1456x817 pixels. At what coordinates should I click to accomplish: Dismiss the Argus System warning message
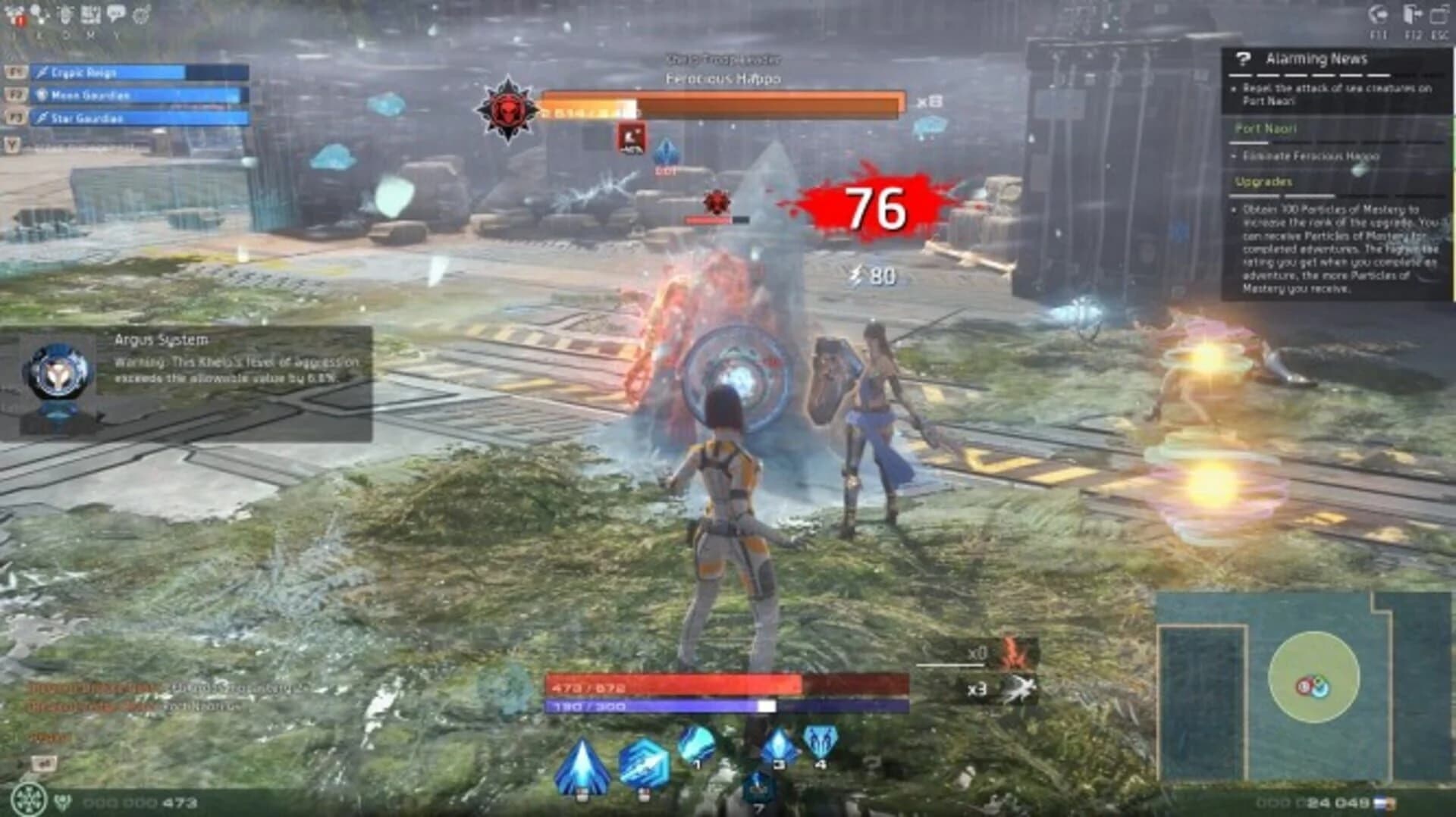193,379
